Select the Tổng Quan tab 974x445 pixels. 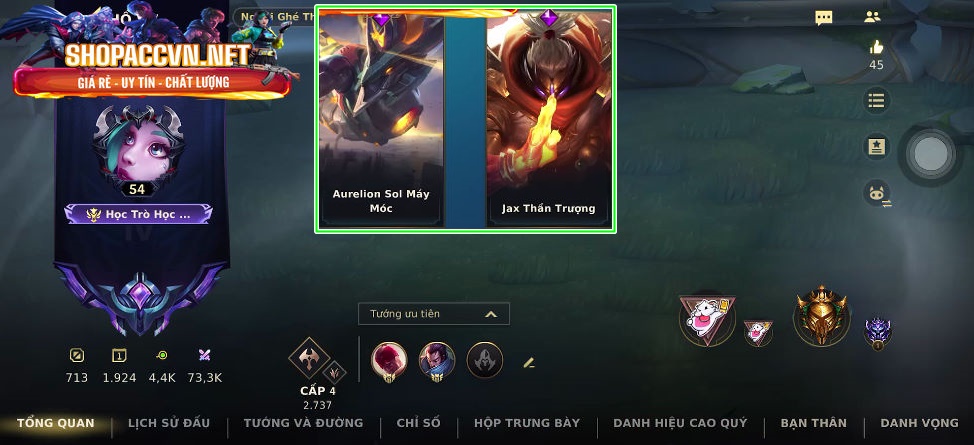56,423
